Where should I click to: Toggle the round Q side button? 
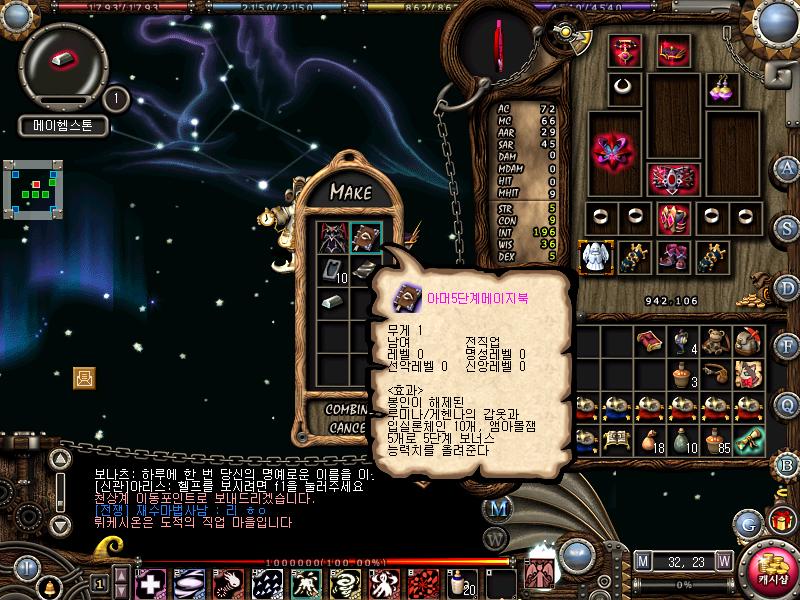[x=788, y=406]
